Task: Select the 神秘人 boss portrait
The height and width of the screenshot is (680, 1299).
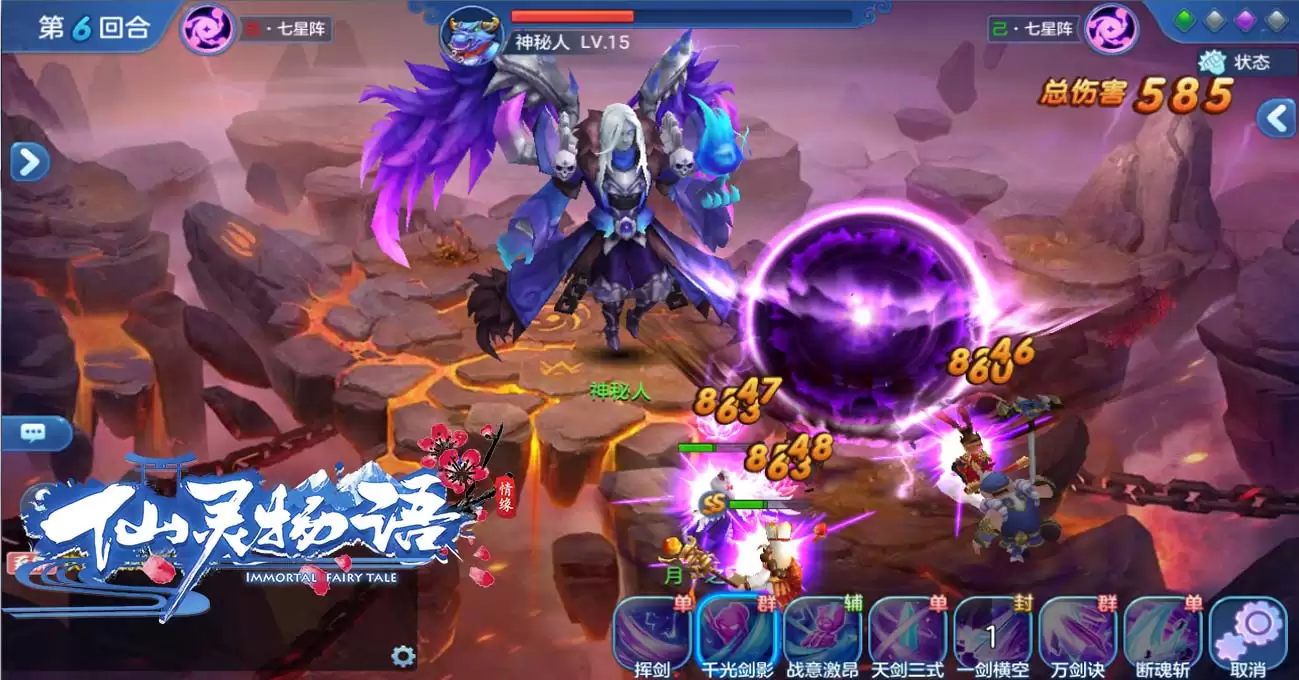Action: click(474, 35)
